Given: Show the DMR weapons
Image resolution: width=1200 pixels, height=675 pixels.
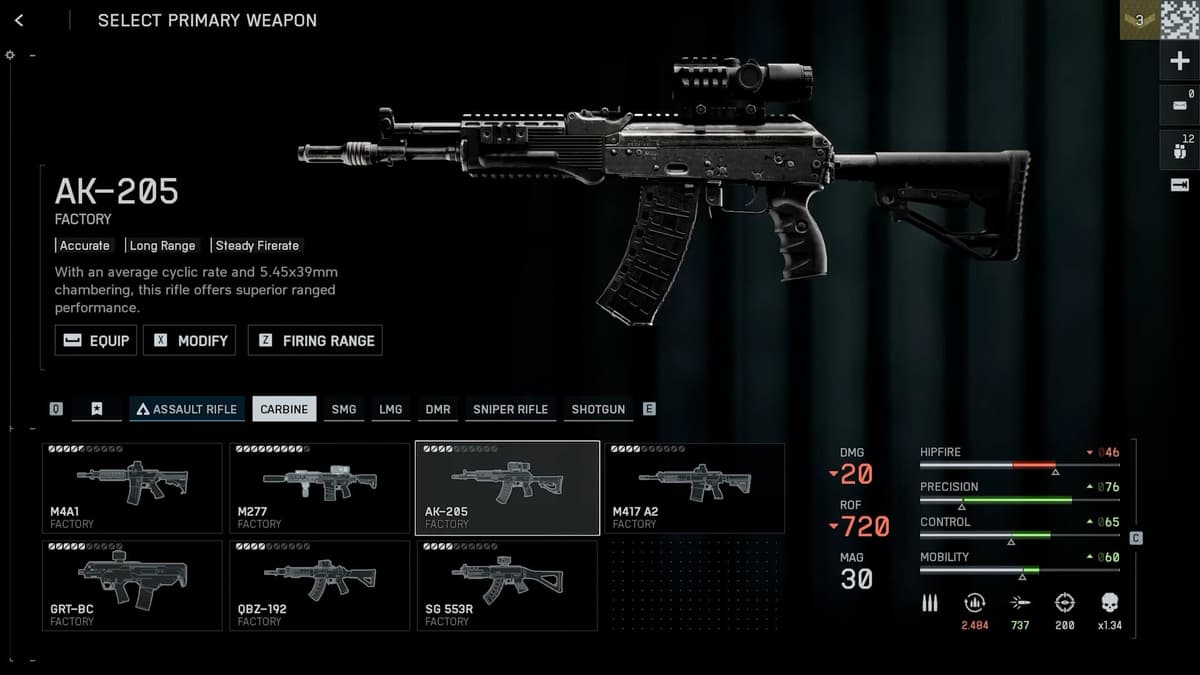Looking at the screenshot, I should pos(437,409).
